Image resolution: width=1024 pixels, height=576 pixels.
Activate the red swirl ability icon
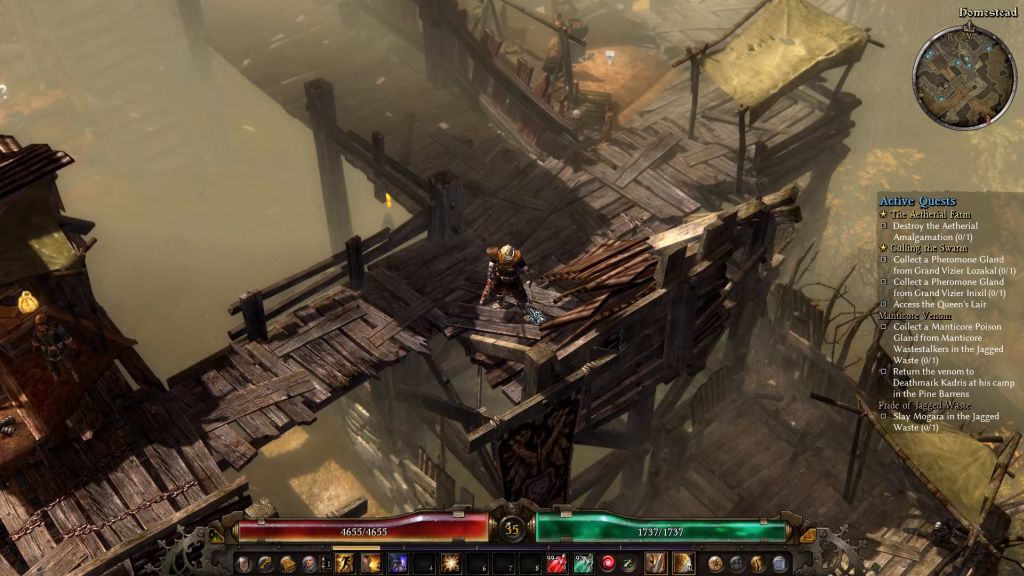[607, 563]
